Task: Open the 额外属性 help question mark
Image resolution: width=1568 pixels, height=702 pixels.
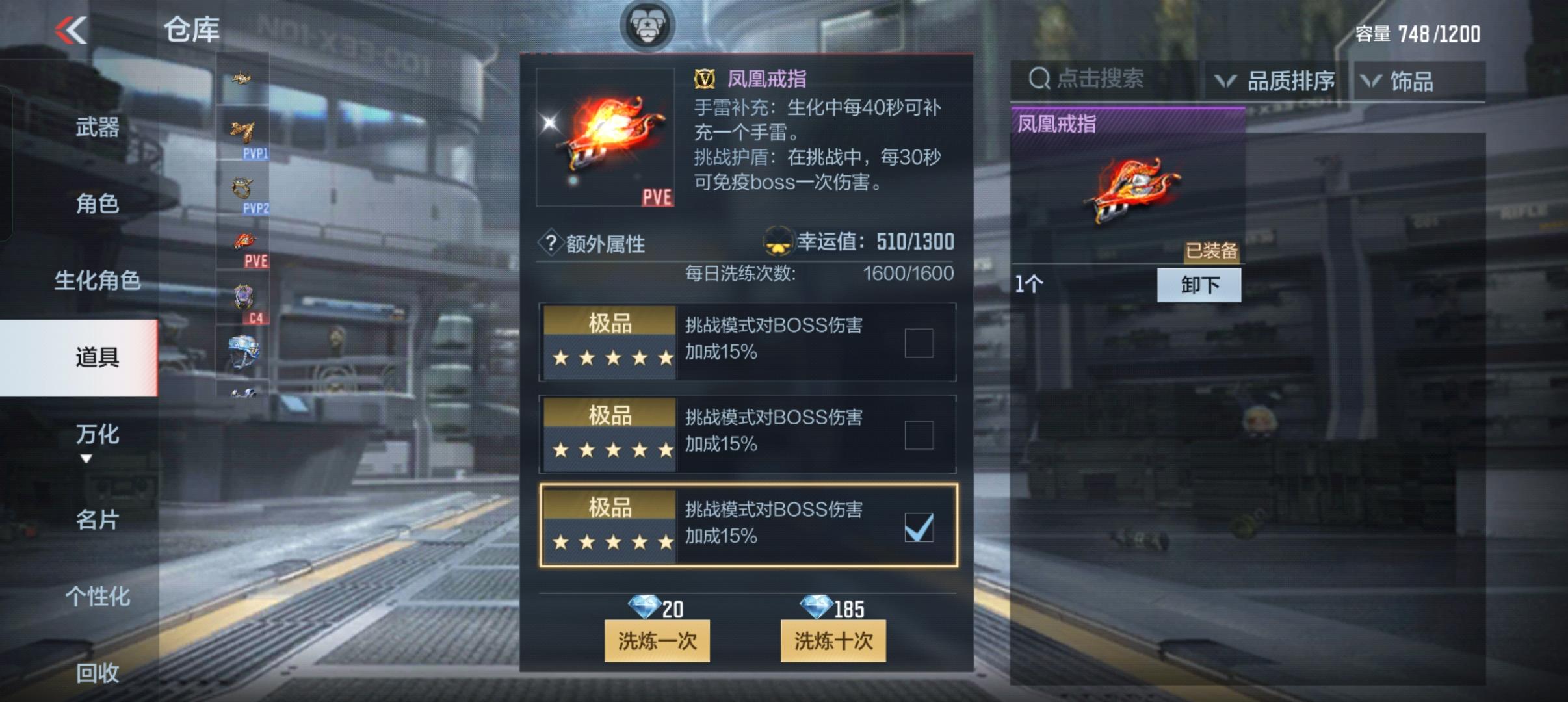Action: tap(552, 242)
